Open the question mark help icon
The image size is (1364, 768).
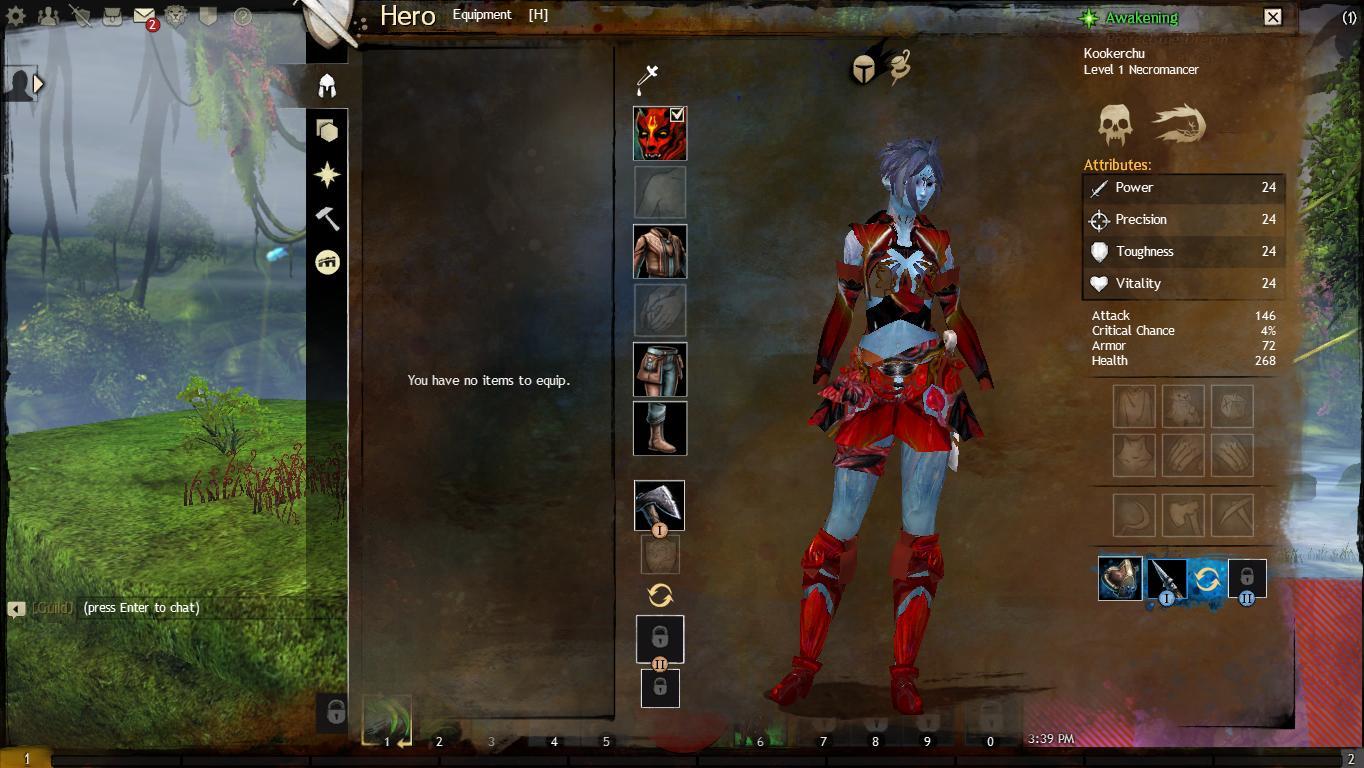coord(241,17)
